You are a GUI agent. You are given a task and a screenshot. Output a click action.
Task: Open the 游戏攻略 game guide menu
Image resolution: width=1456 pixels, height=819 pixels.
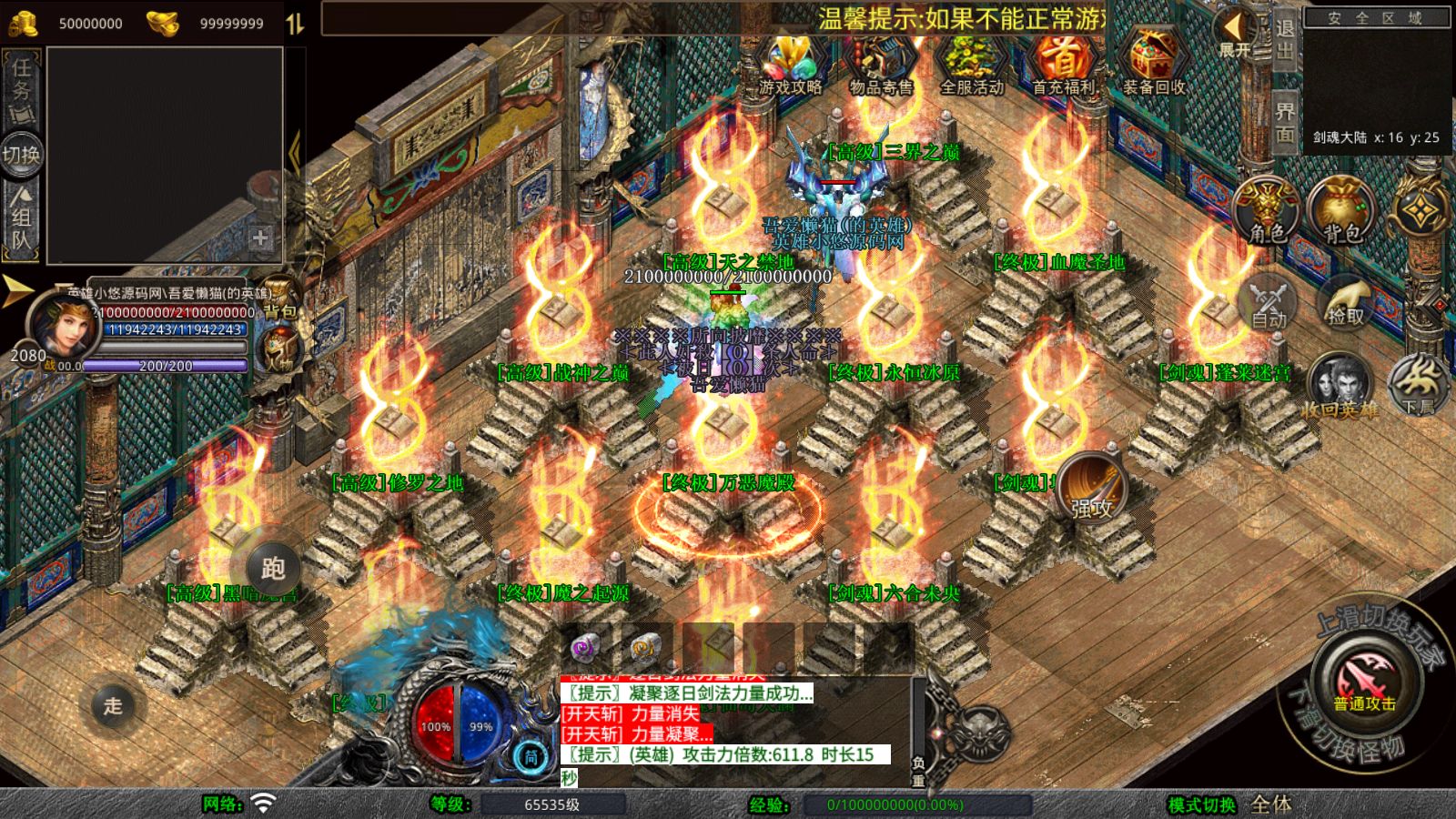tap(790, 66)
